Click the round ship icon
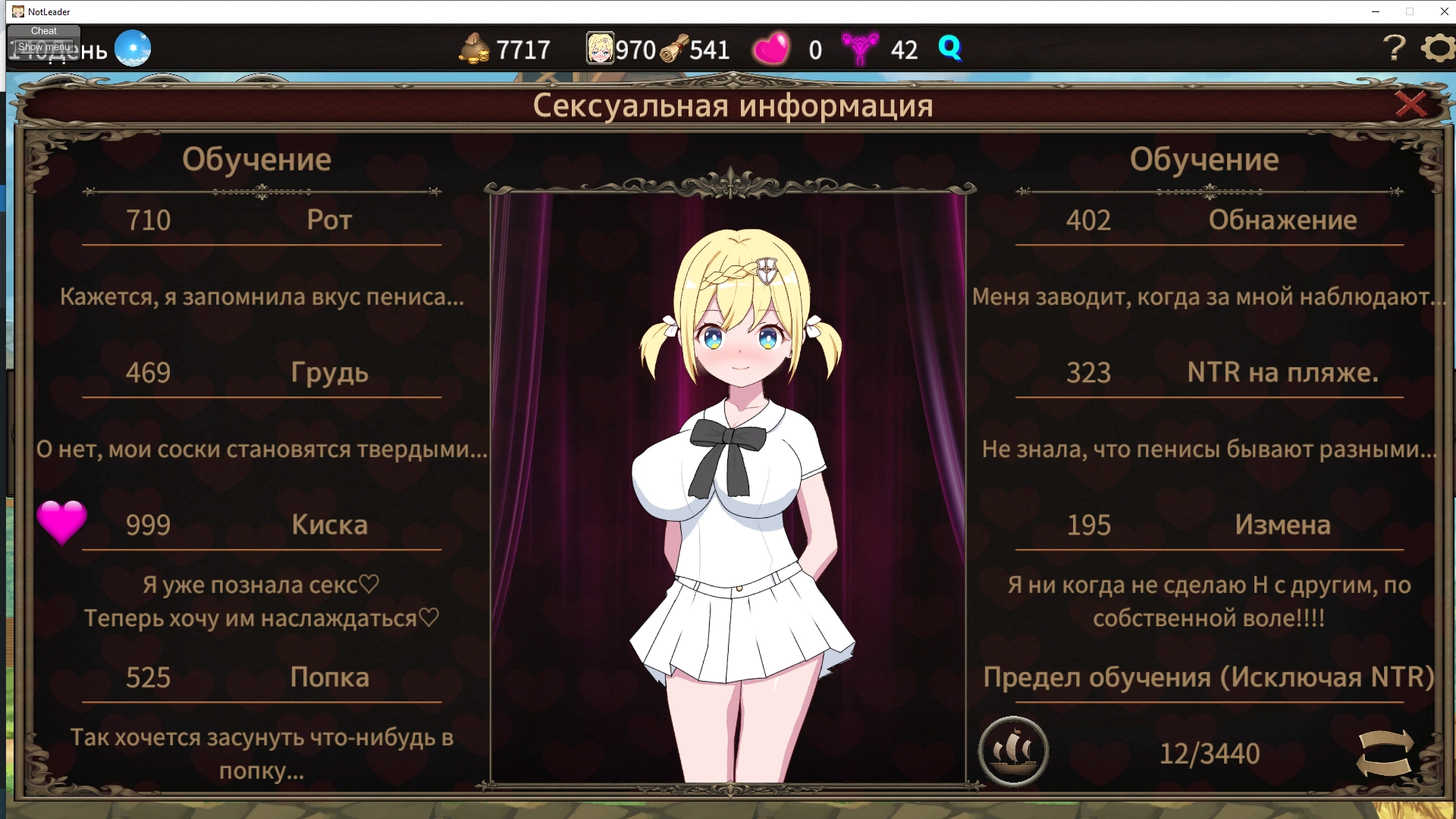Image resolution: width=1456 pixels, height=819 pixels. (1013, 751)
